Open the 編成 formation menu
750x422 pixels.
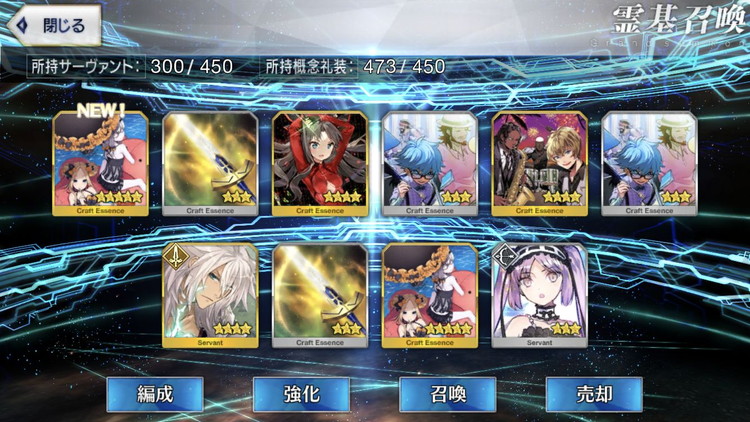click(155, 394)
